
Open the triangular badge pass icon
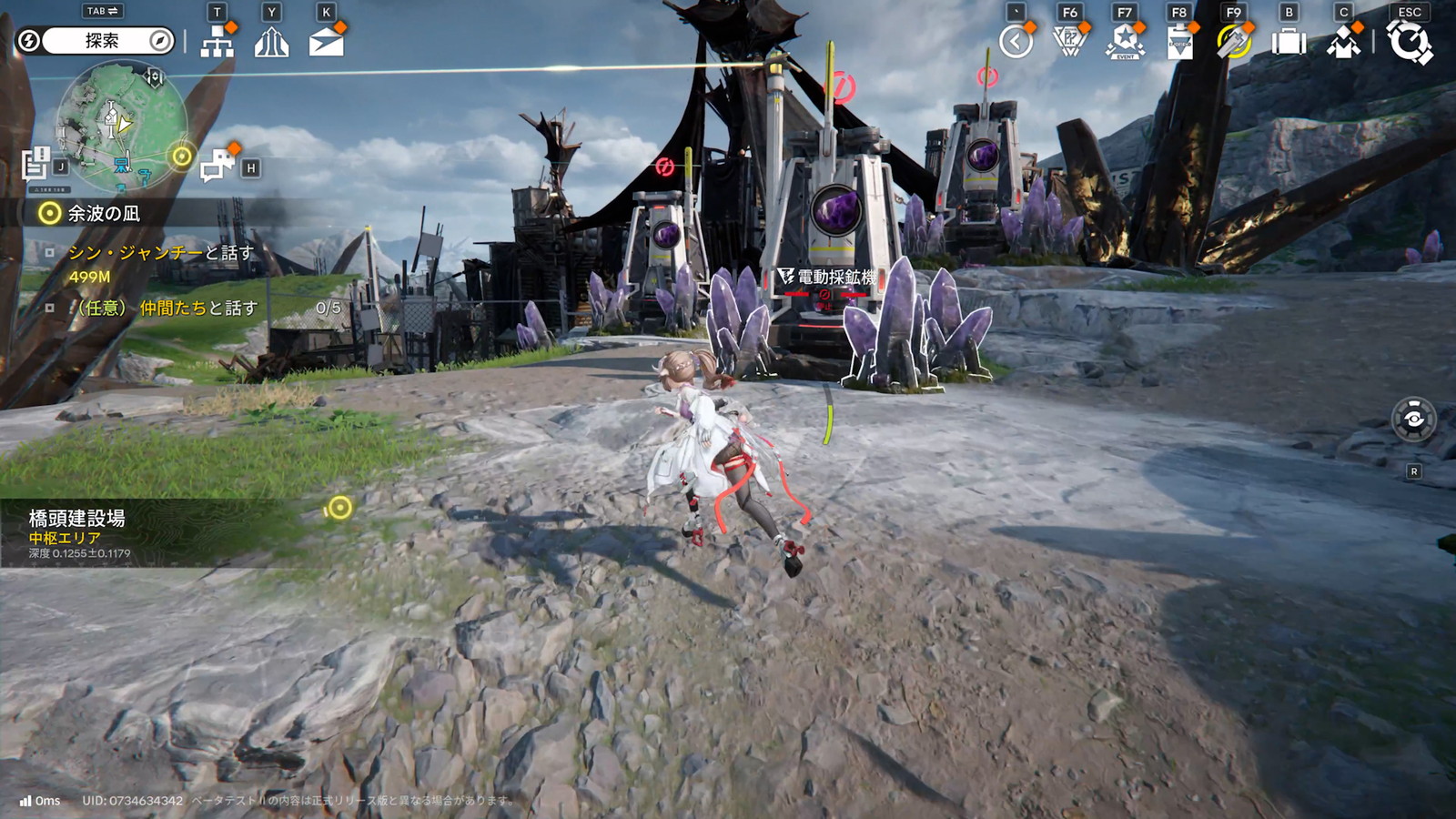(x=1070, y=42)
